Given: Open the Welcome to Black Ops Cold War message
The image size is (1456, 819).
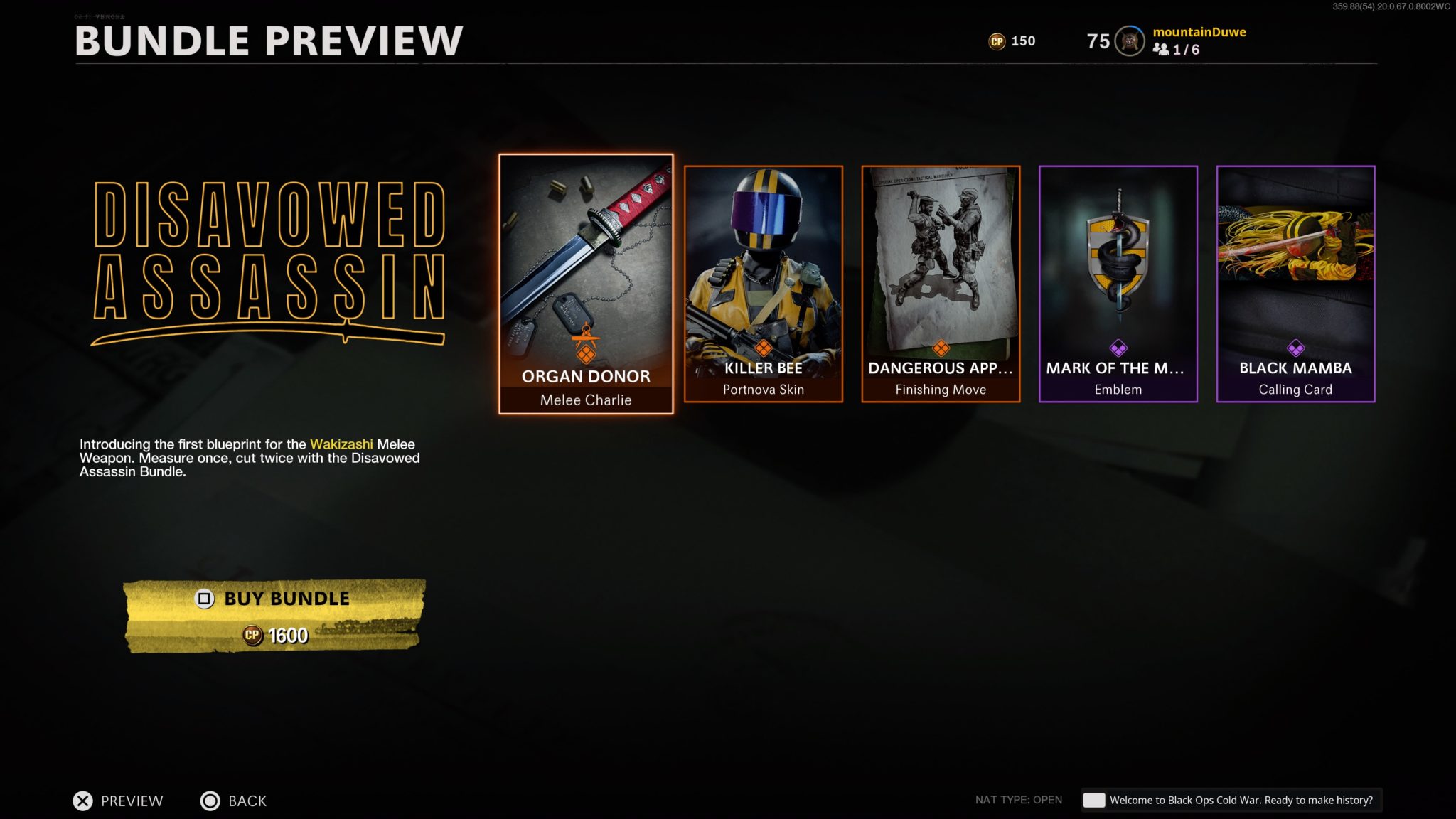Looking at the screenshot, I should tap(1231, 800).
